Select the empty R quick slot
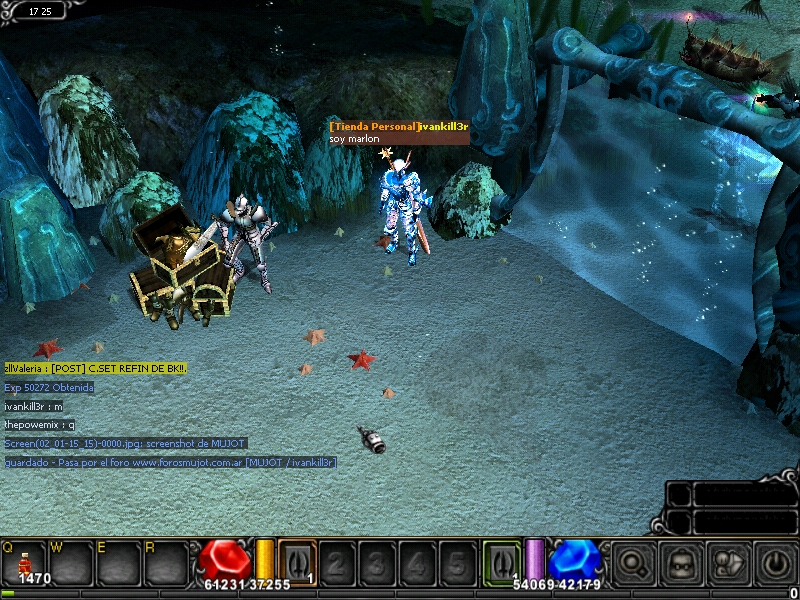Screen dimensions: 800x600 166,562
